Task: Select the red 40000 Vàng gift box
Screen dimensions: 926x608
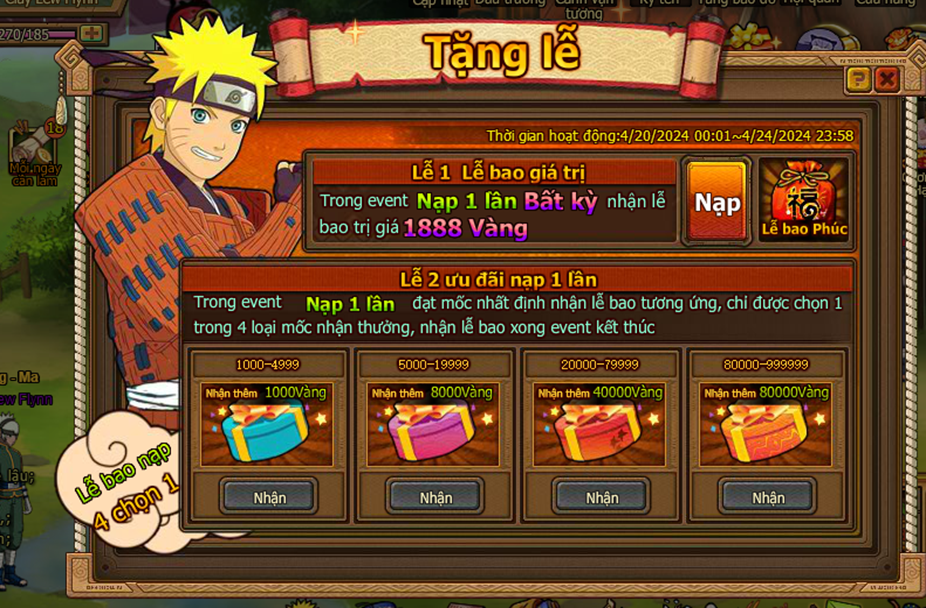Action: point(600,432)
